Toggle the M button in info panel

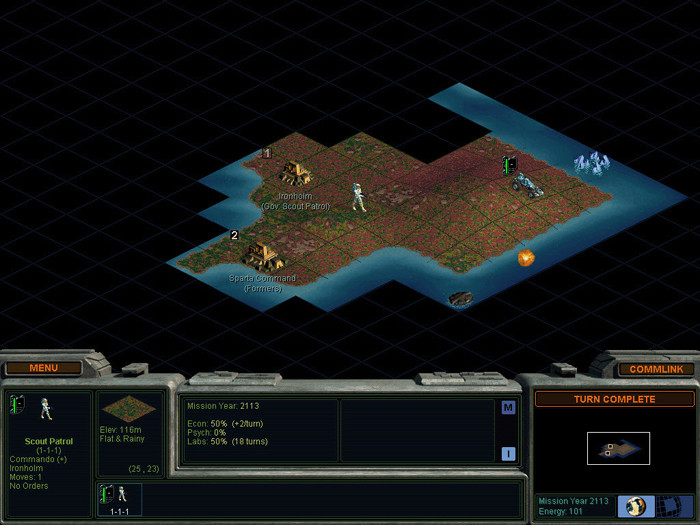pos(508,407)
